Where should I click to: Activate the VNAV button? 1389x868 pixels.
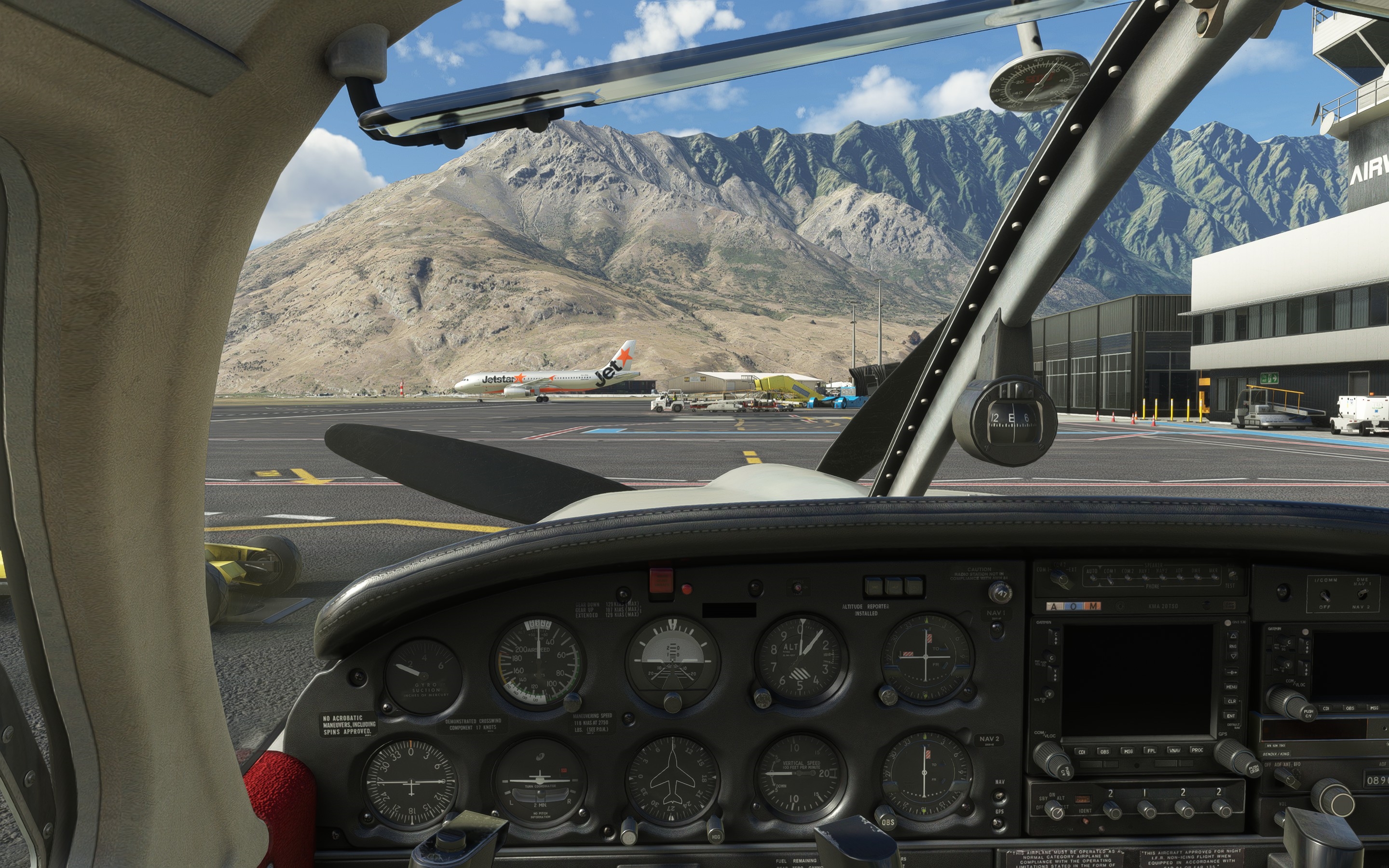click(1174, 750)
